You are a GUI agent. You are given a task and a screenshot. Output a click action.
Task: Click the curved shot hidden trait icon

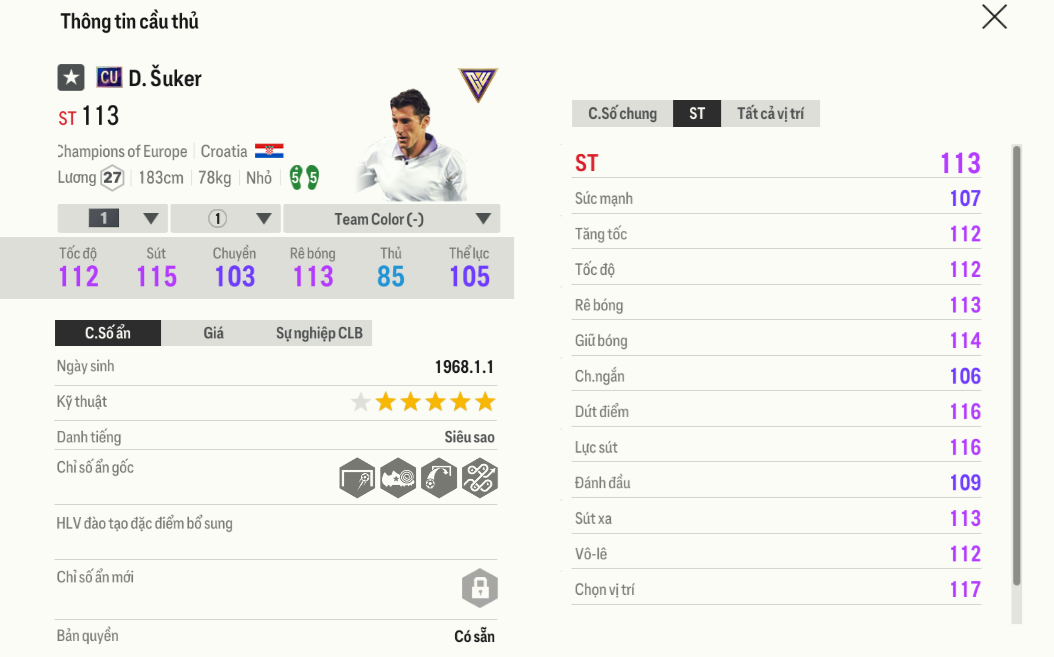click(439, 478)
